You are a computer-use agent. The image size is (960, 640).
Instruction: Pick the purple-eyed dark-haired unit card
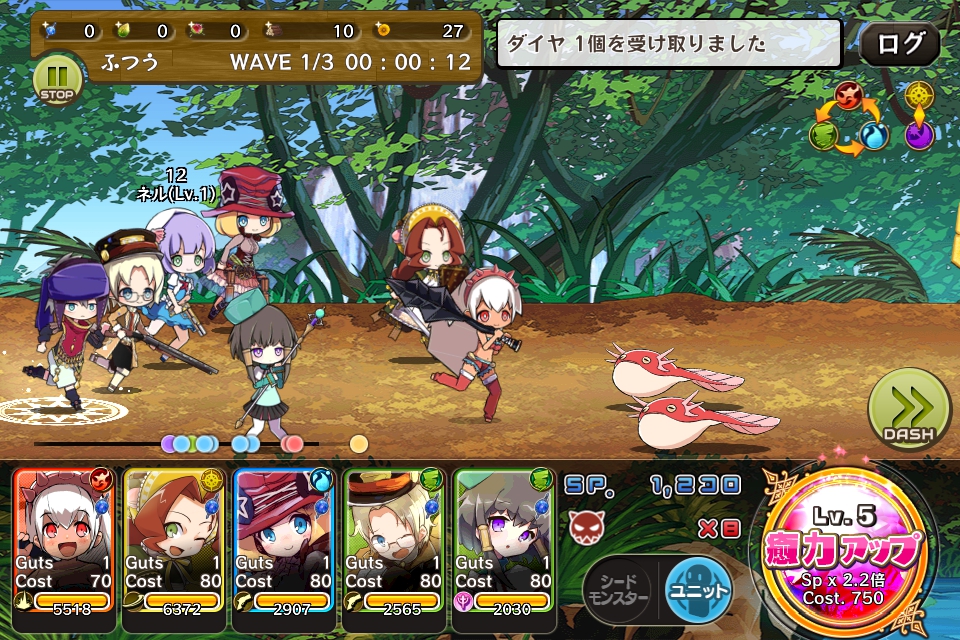(504, 540)
